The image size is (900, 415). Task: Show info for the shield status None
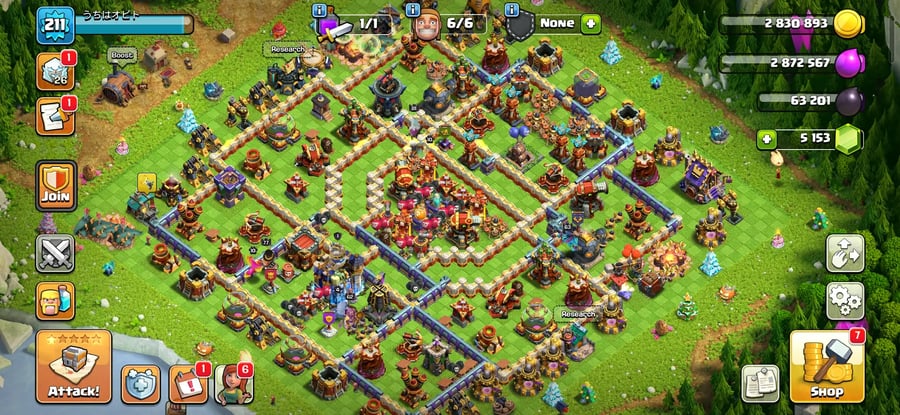pos(514,11)
